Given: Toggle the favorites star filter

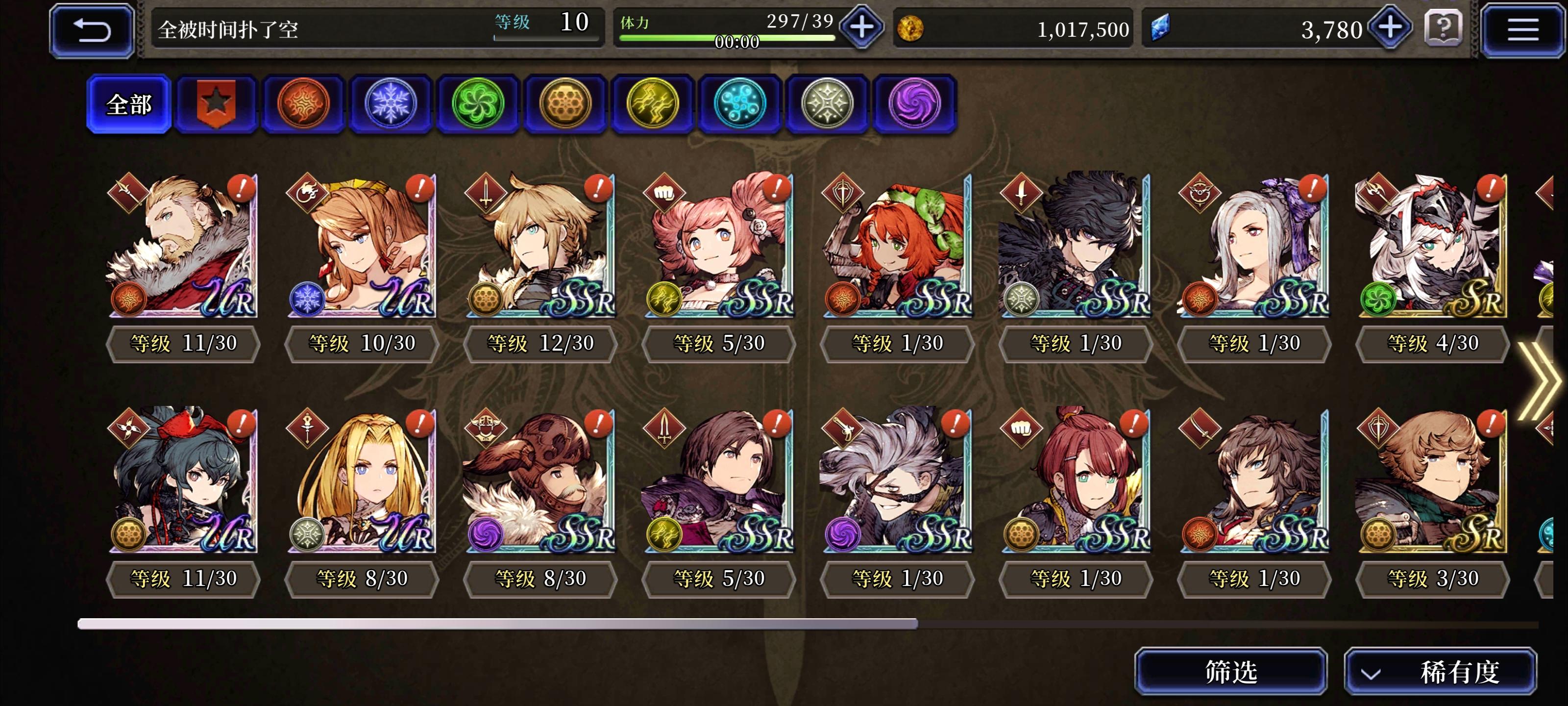Looking at the screenshot, I should (217, 103).
